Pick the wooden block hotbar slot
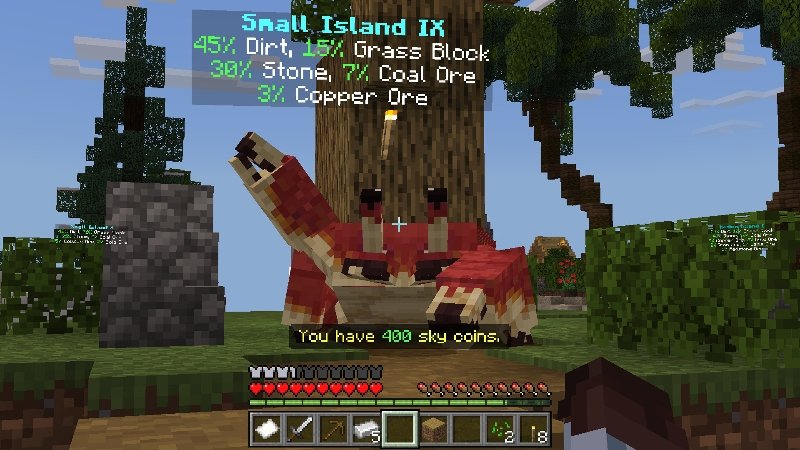 (x=433, y=428)
